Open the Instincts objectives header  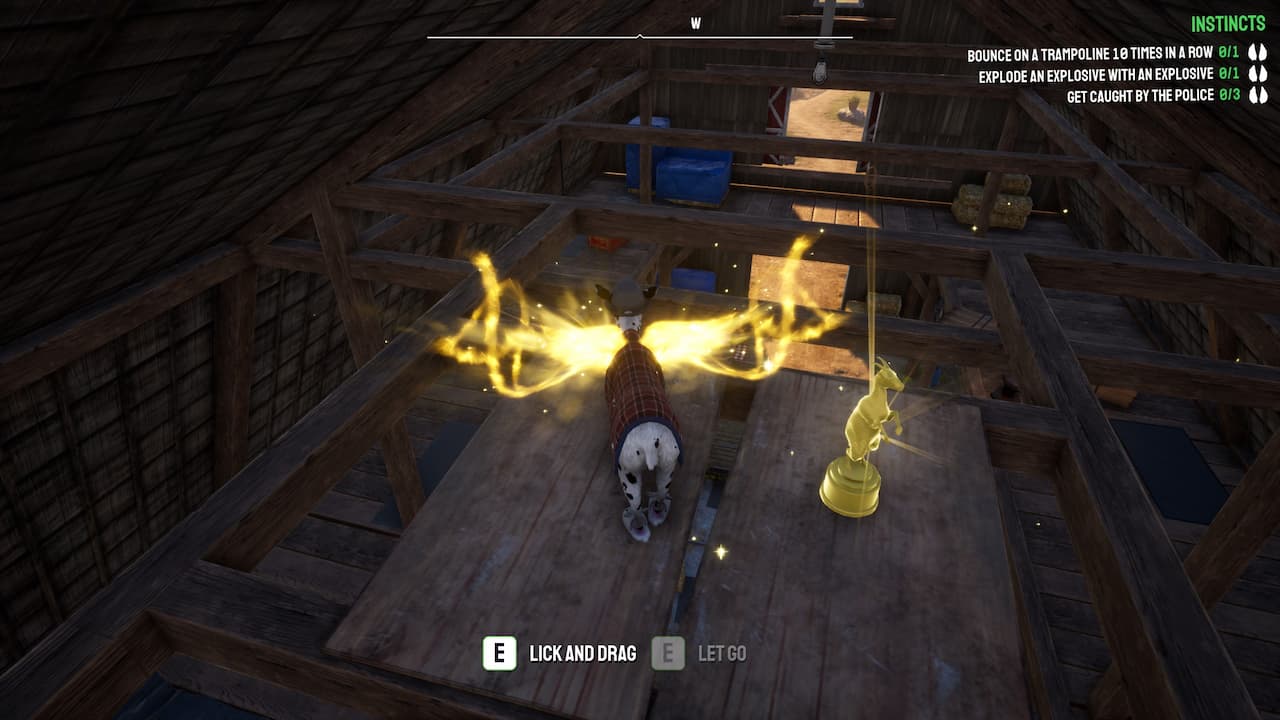tap(1229, 24)
